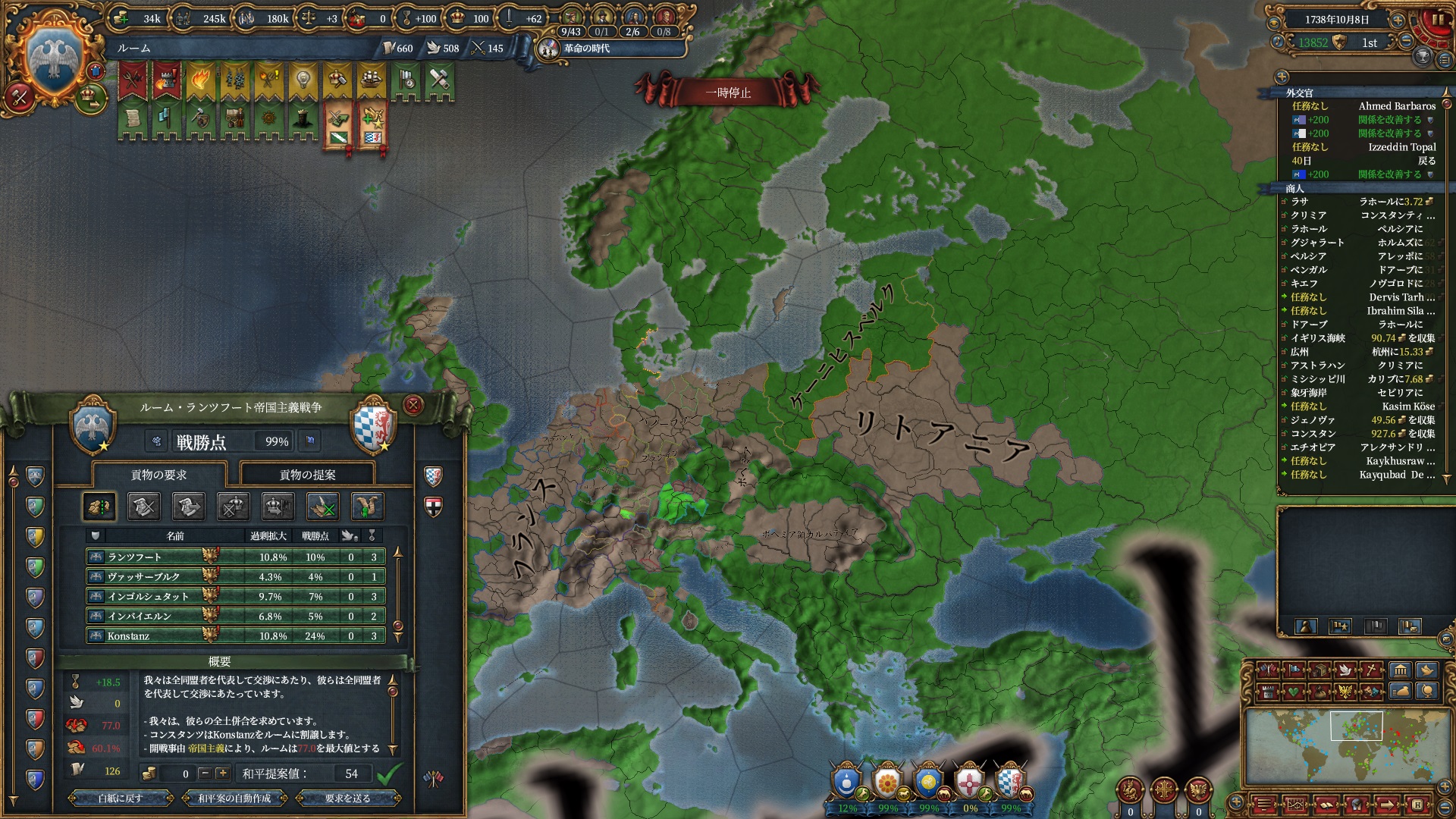Switch to the religious map mode (cross icon)

(x=1373, y=670)
